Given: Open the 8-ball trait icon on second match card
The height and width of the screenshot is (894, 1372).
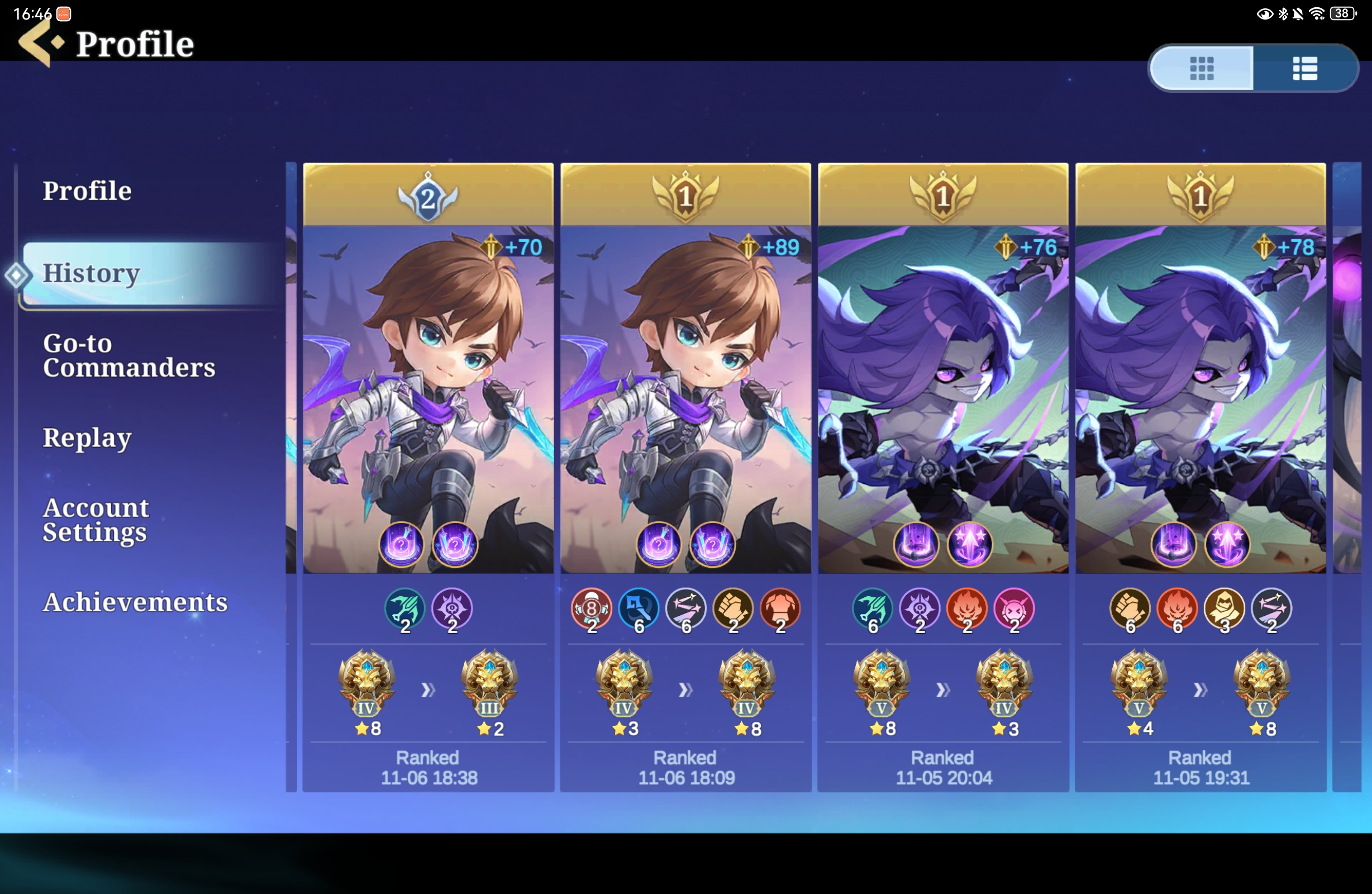Looking at the screenshot, I should point(593,609).
